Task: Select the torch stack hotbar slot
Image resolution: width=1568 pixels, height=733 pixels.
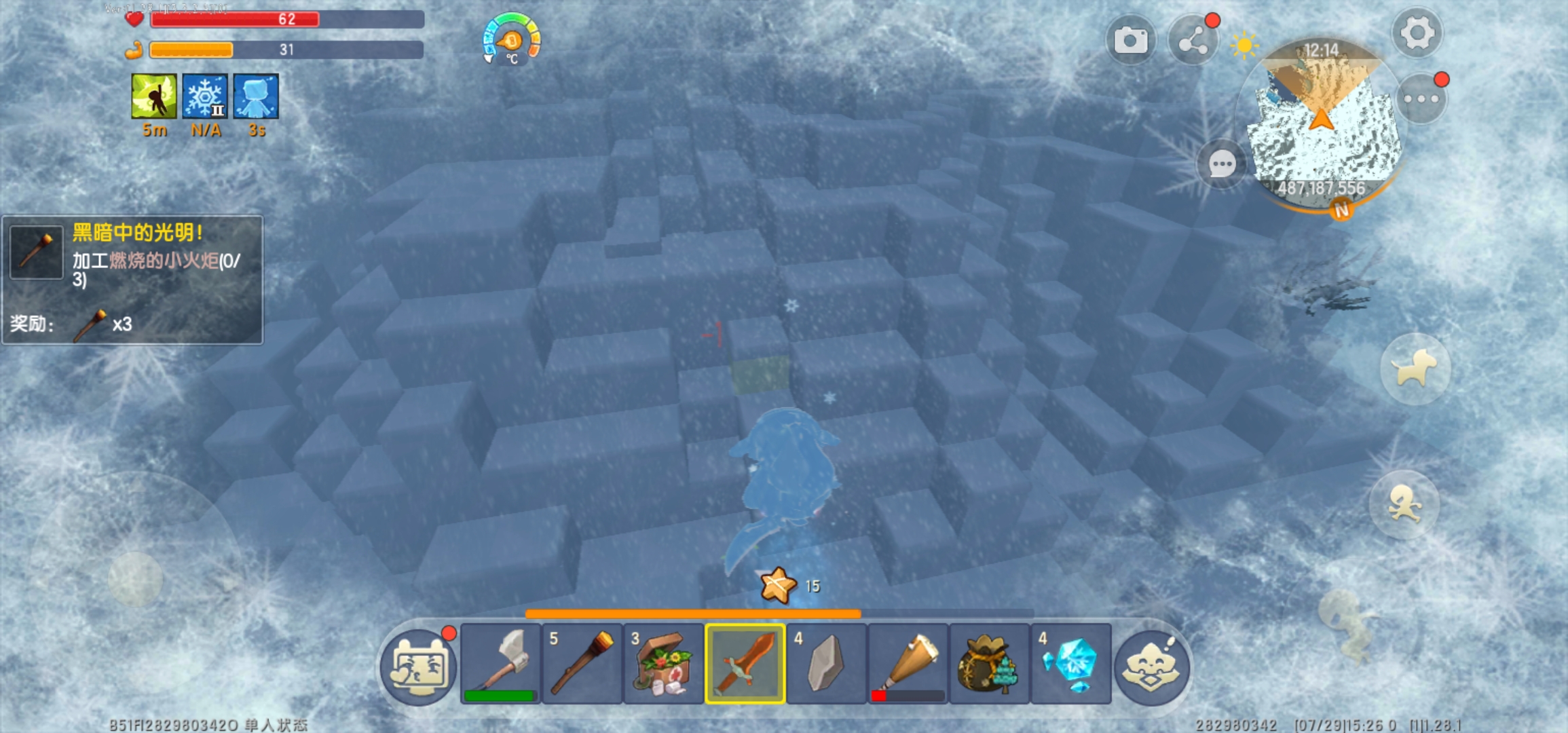Action: (582, 663)
